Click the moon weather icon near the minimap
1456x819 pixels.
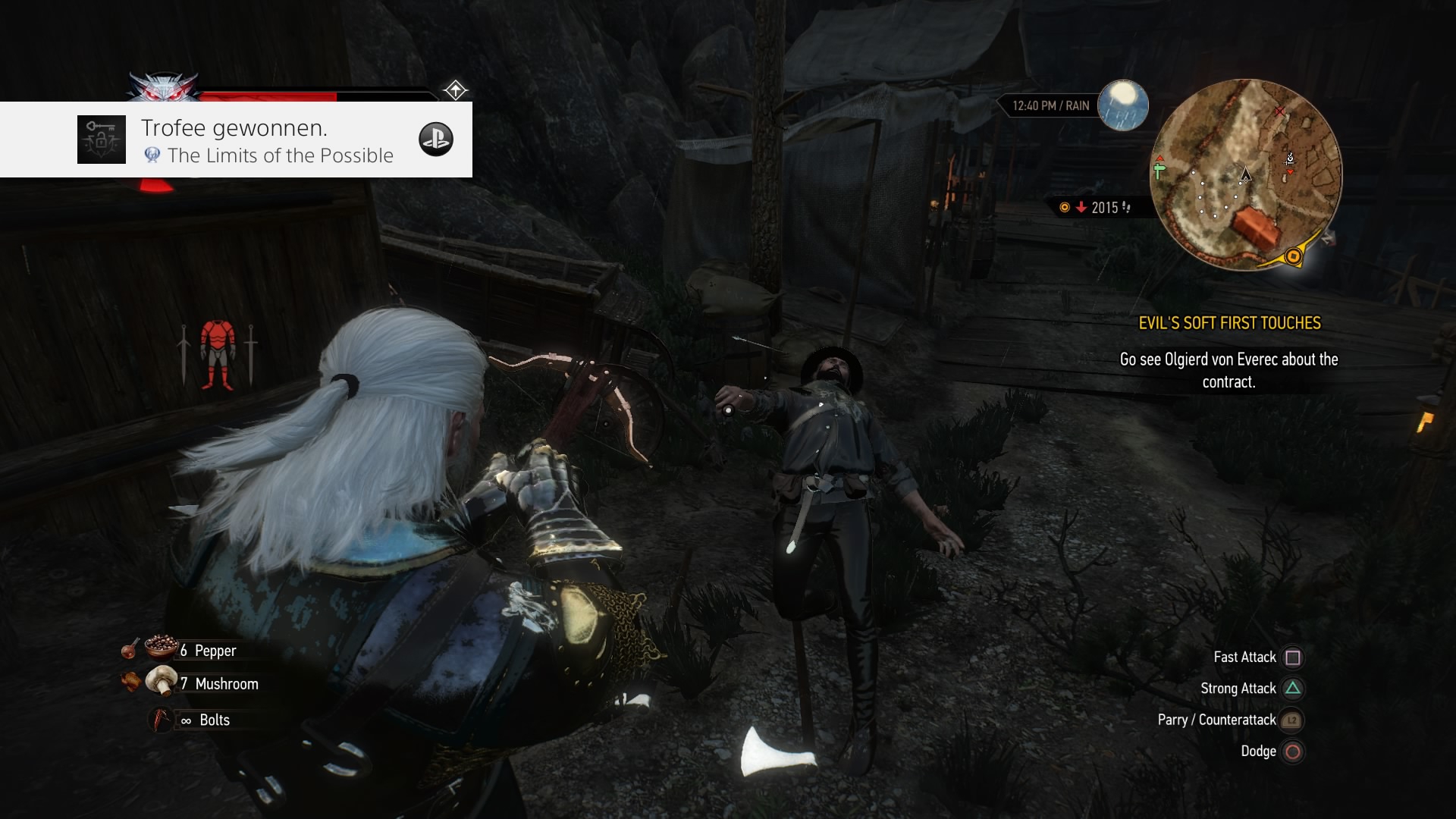1122,107
